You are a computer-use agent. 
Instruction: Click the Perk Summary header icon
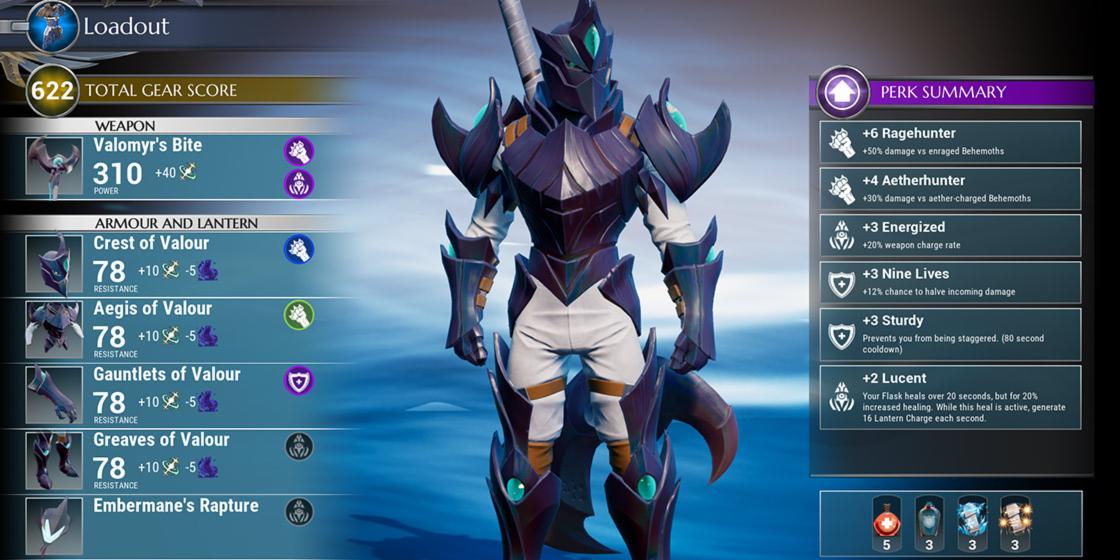pos(842,92)
